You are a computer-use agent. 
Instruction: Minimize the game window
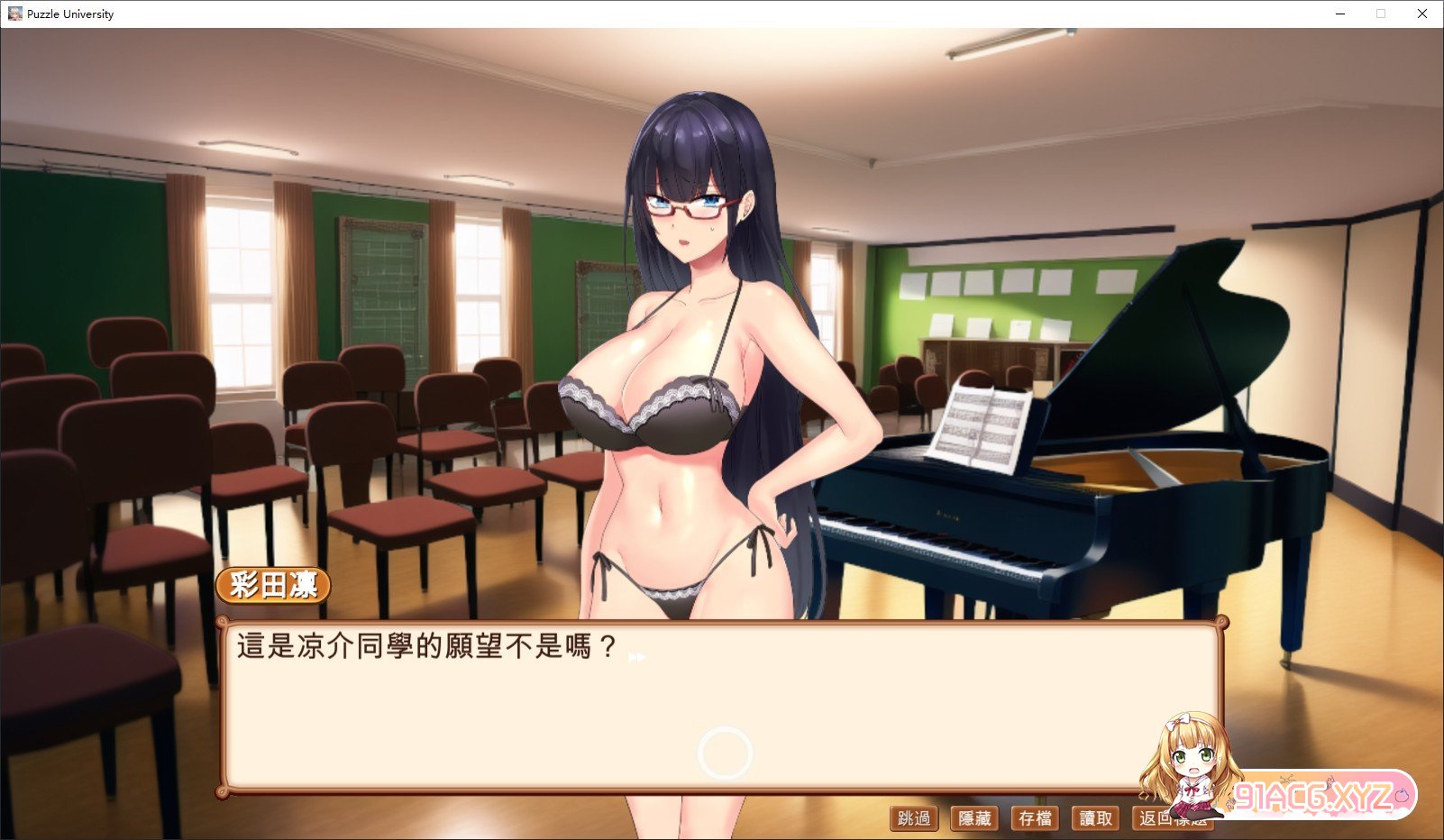click(x=1340, y=14)
